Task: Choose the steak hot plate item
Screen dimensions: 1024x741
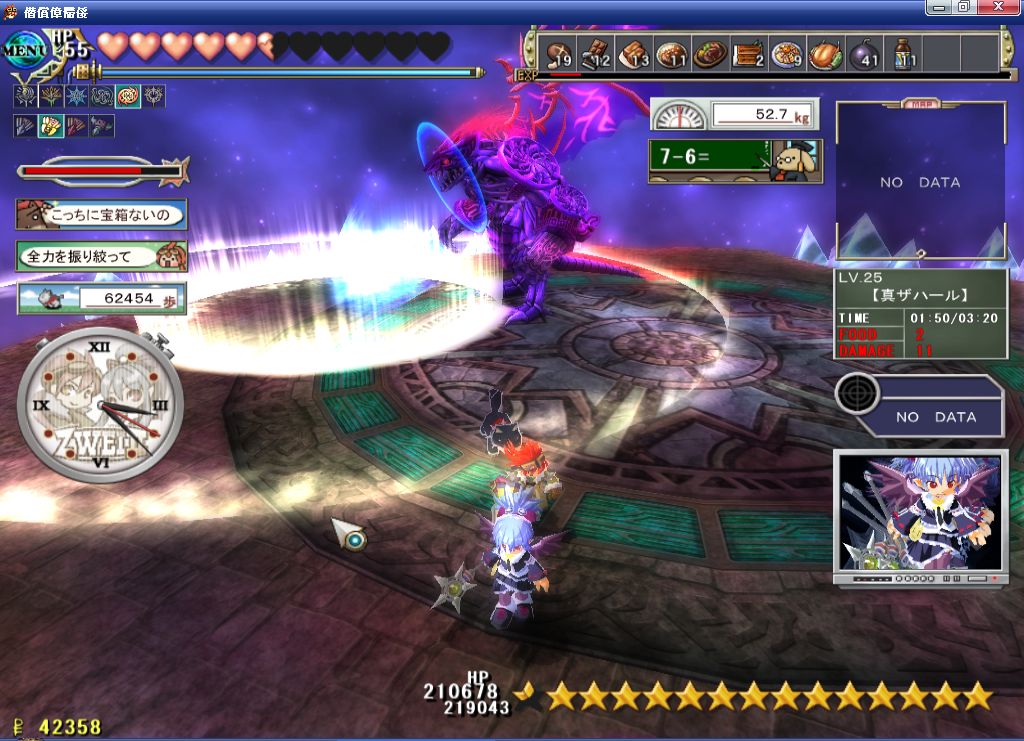Action: tap(710, 55)
